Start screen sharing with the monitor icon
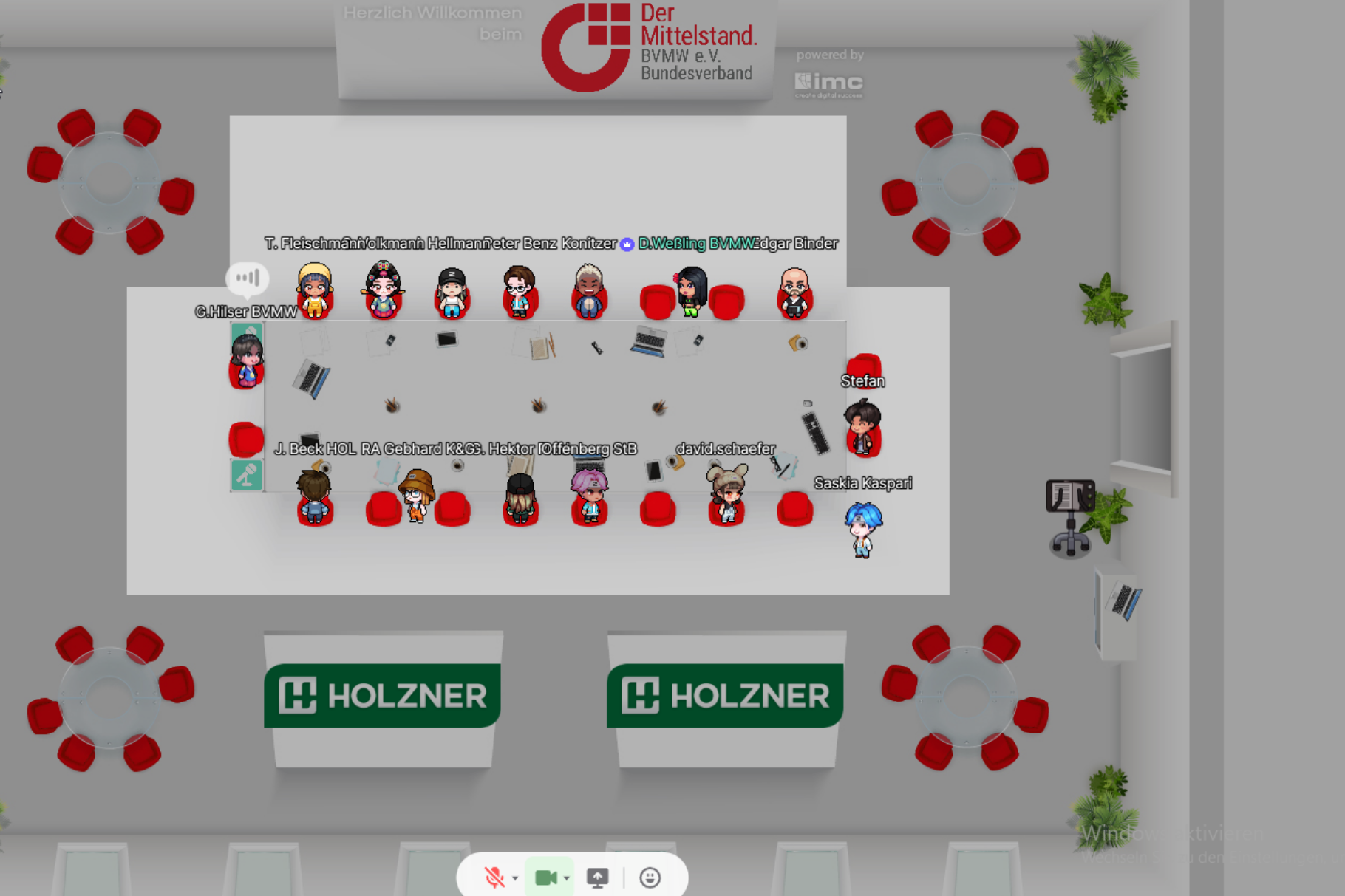The width and height of the screenshot is (1345, 896). tap(597, 878)
